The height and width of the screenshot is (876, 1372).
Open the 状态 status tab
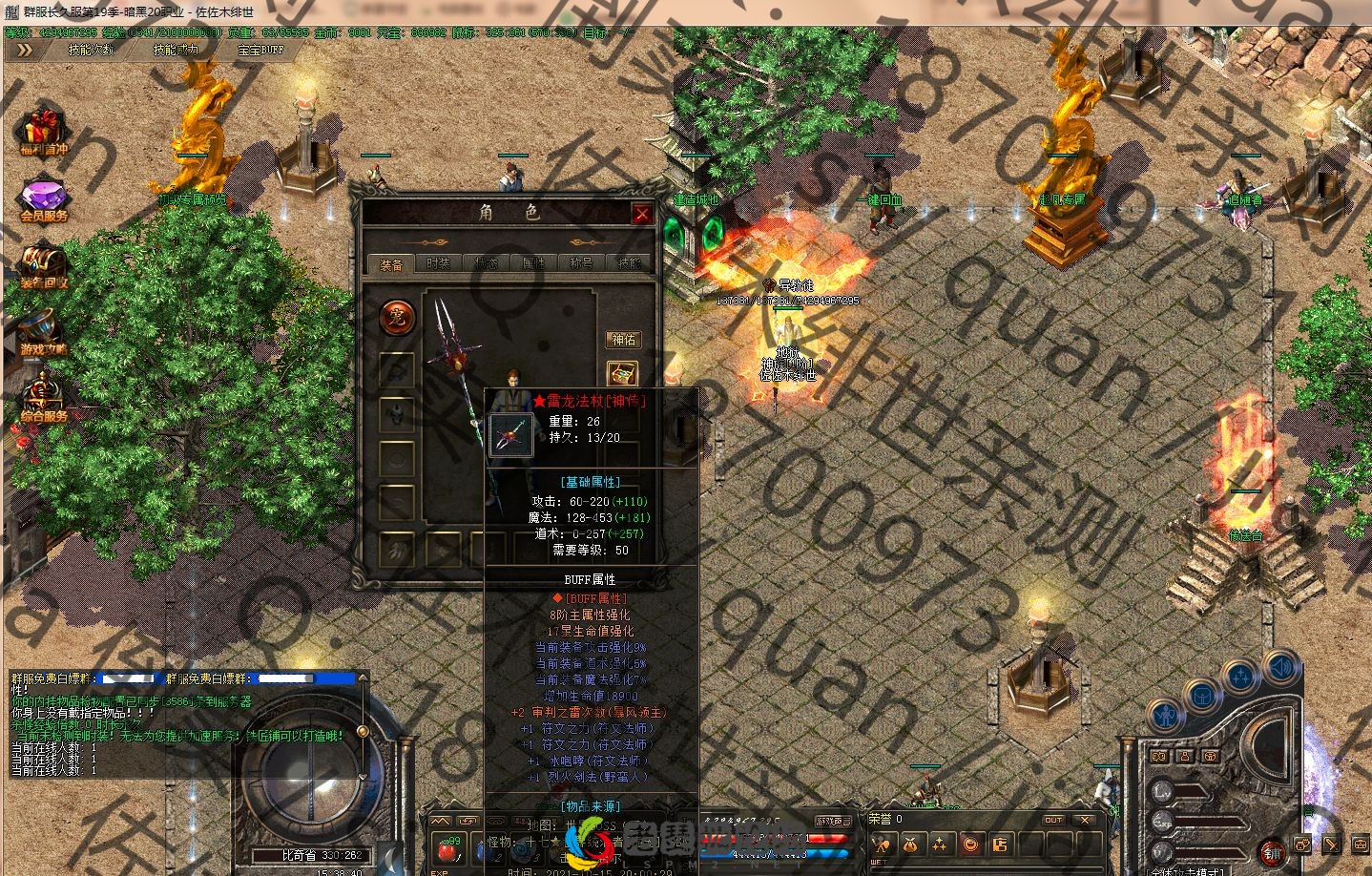[487, 263]
